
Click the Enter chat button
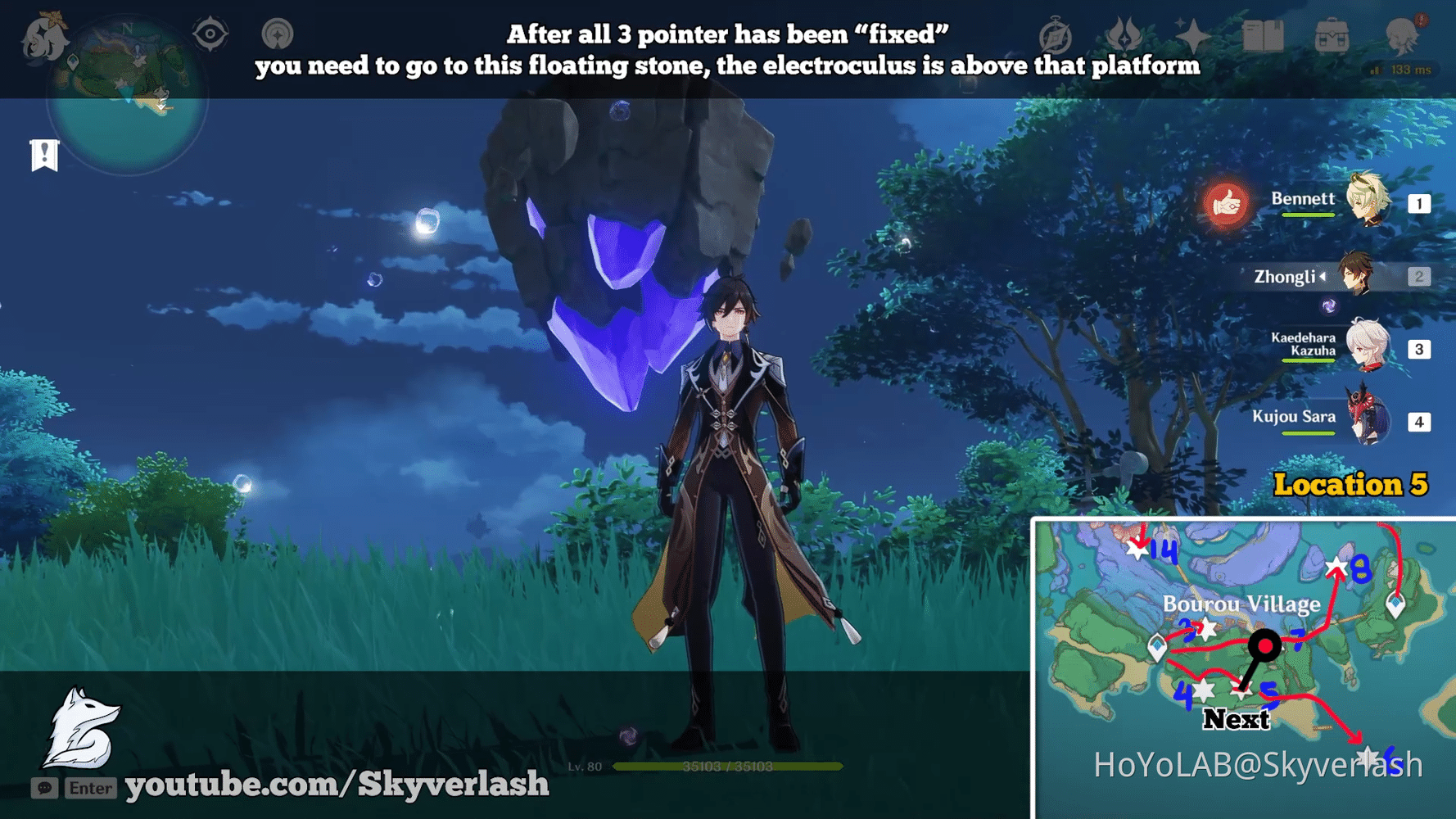[90, 788]
